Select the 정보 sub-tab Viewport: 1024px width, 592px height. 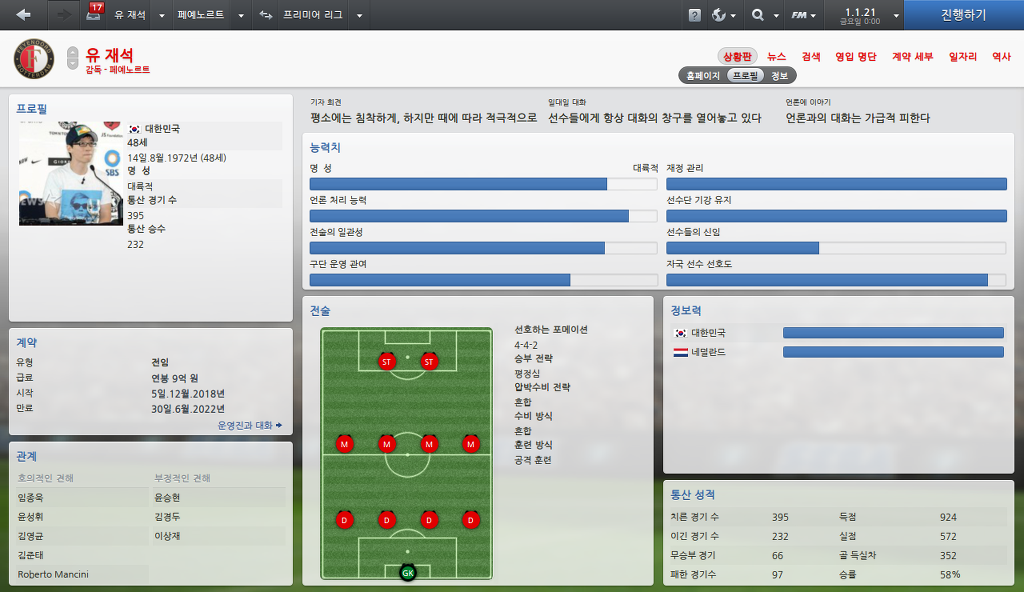coord(780,75)
